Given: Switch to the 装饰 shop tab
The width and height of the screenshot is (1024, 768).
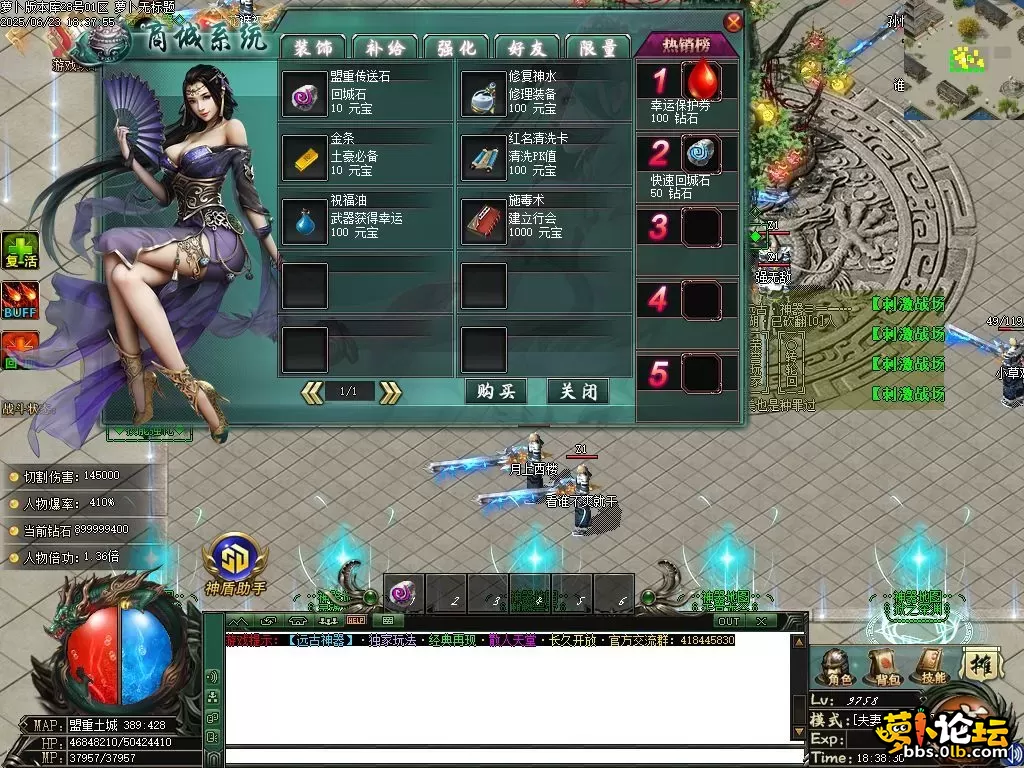Looking at the screenshot, I should (313, 47).
